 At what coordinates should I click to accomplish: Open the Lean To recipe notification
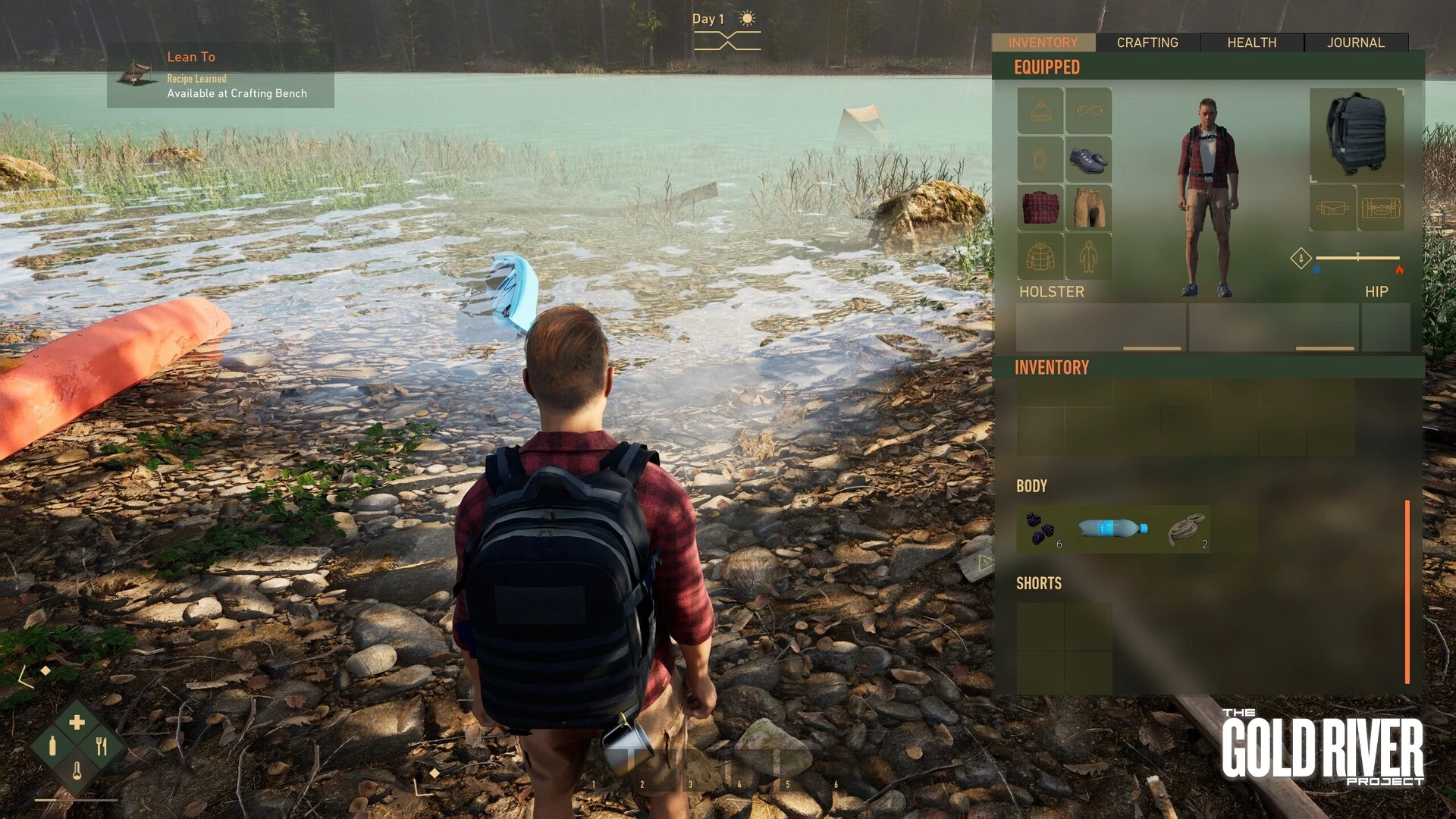pyautogui.click(x=221, y=75)
